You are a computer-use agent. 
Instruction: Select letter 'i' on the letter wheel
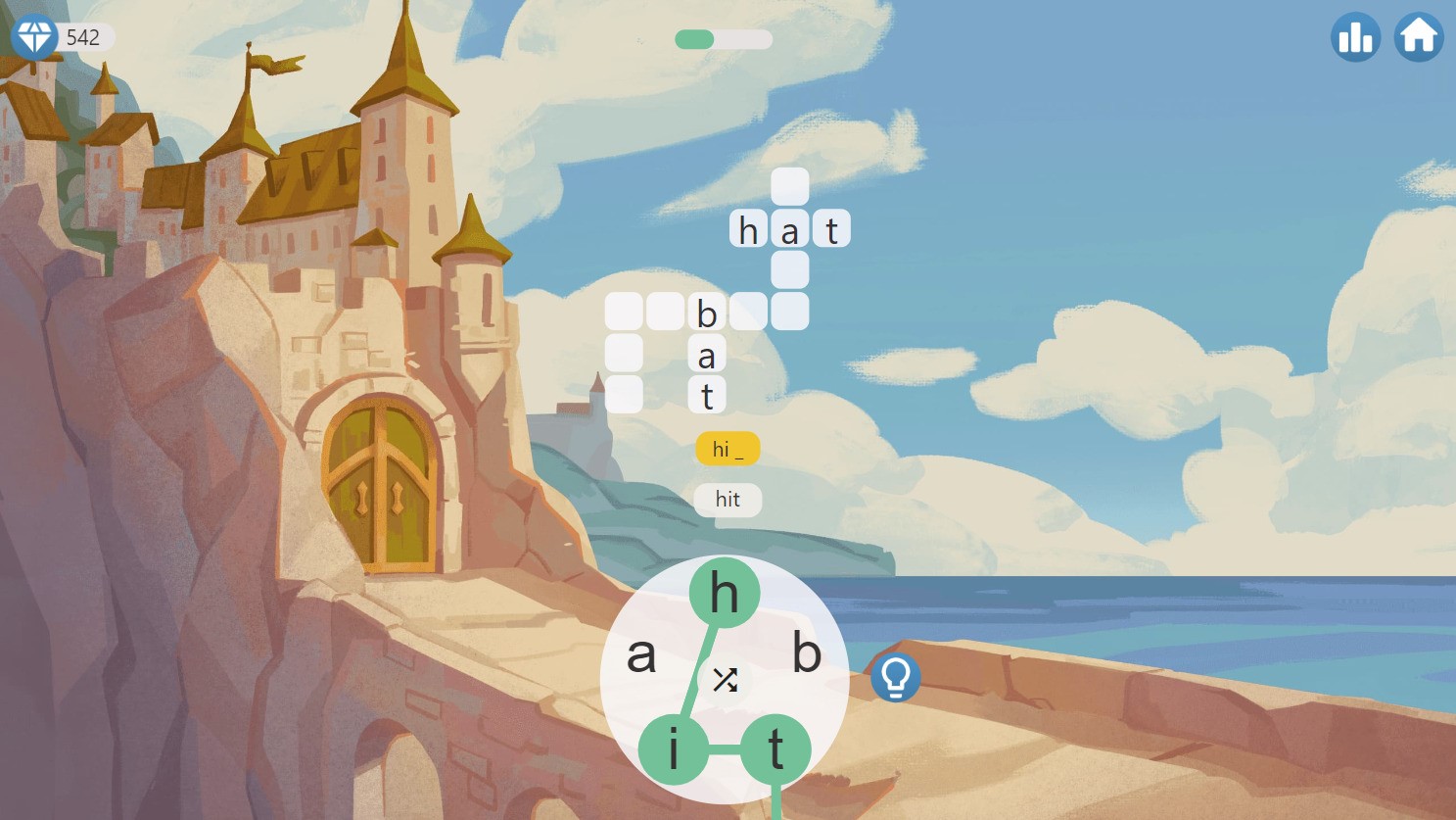pyautogui.click(x=676, y=747)
